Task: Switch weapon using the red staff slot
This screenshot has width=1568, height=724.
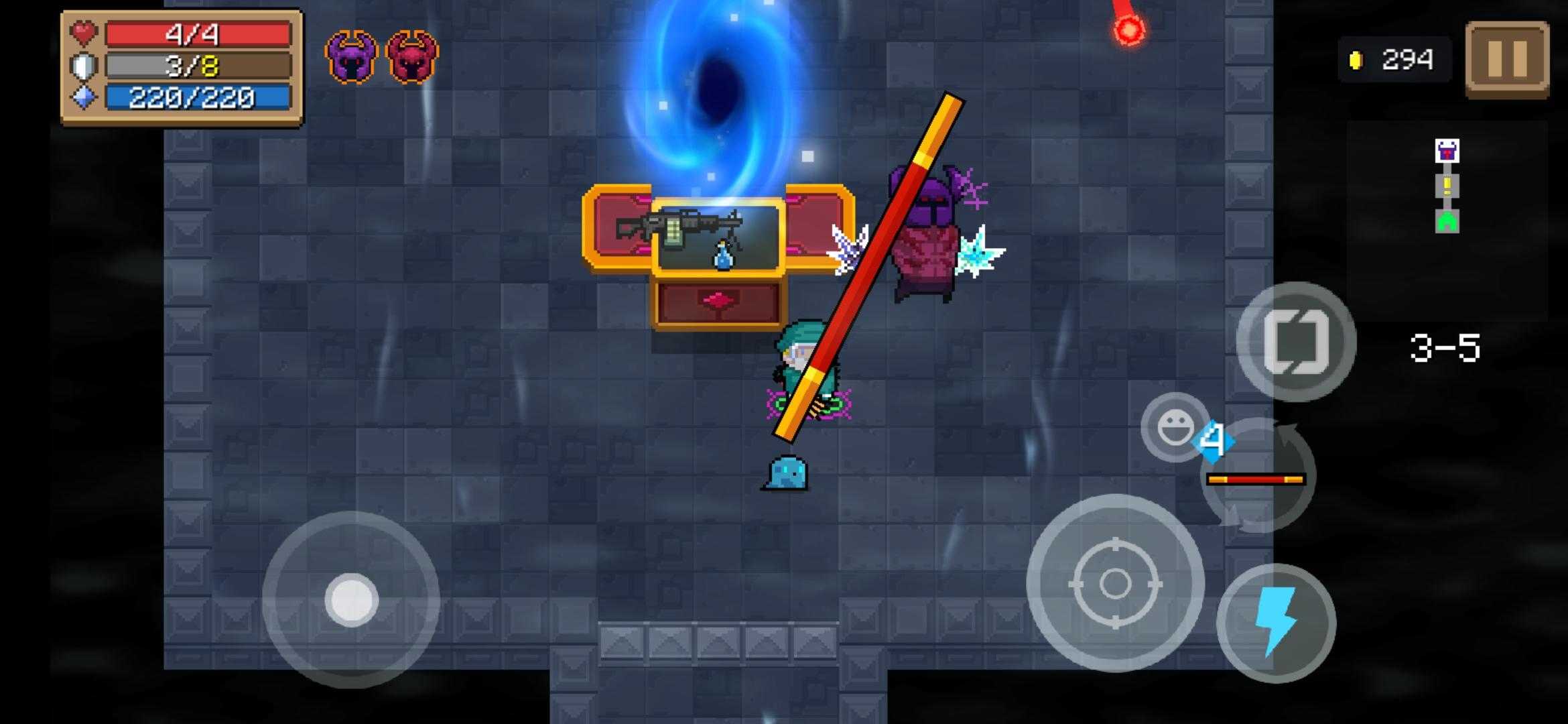Action: 1255,479
